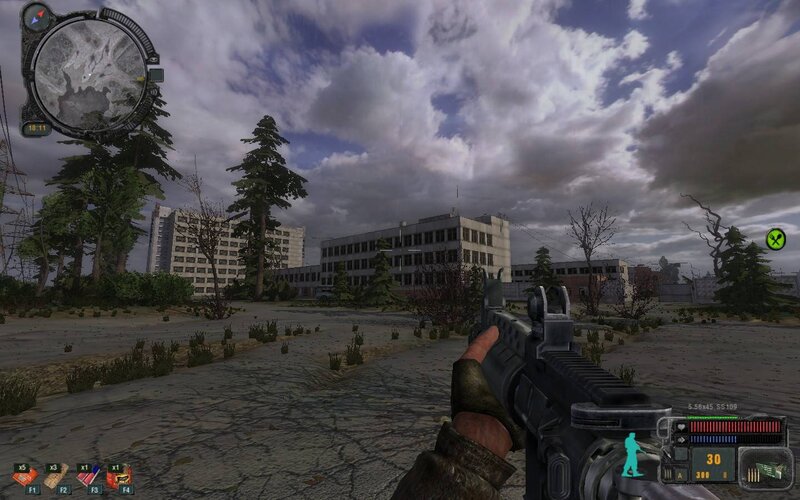Toggle the fire mode 'A' indicator
The height and width of the screenshot is (500, 800).
680,473
